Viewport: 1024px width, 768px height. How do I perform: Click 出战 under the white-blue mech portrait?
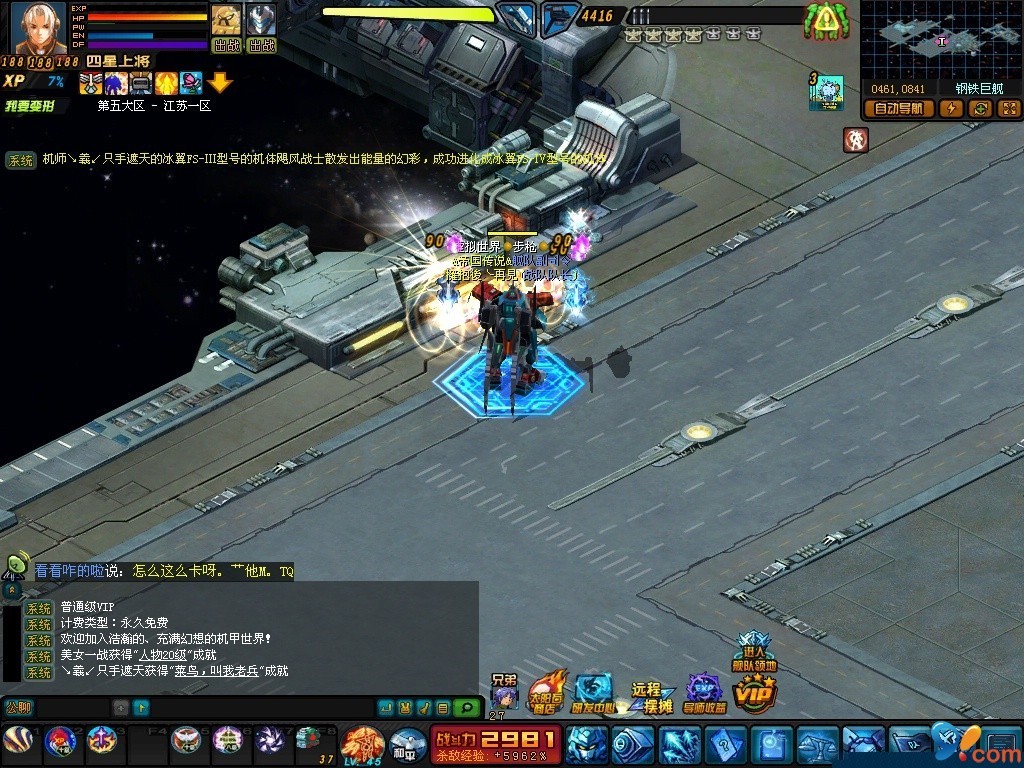261,45
